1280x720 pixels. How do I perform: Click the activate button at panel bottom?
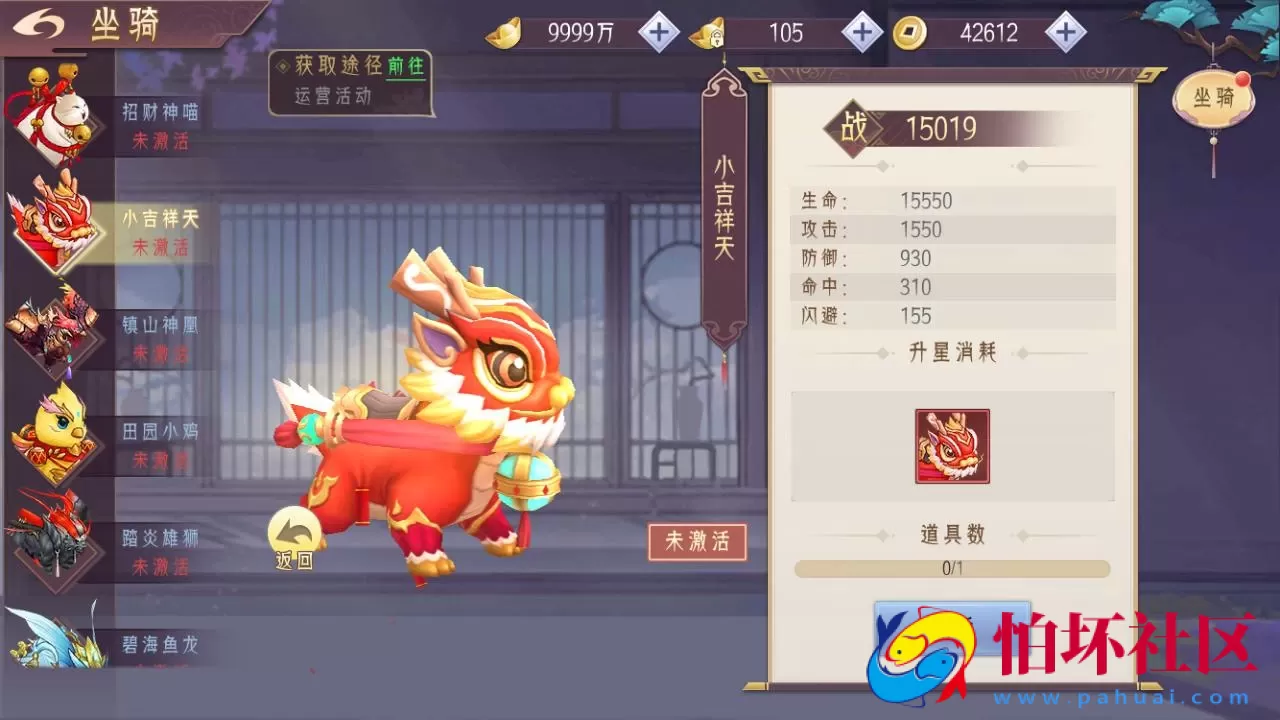pos(952,630)
